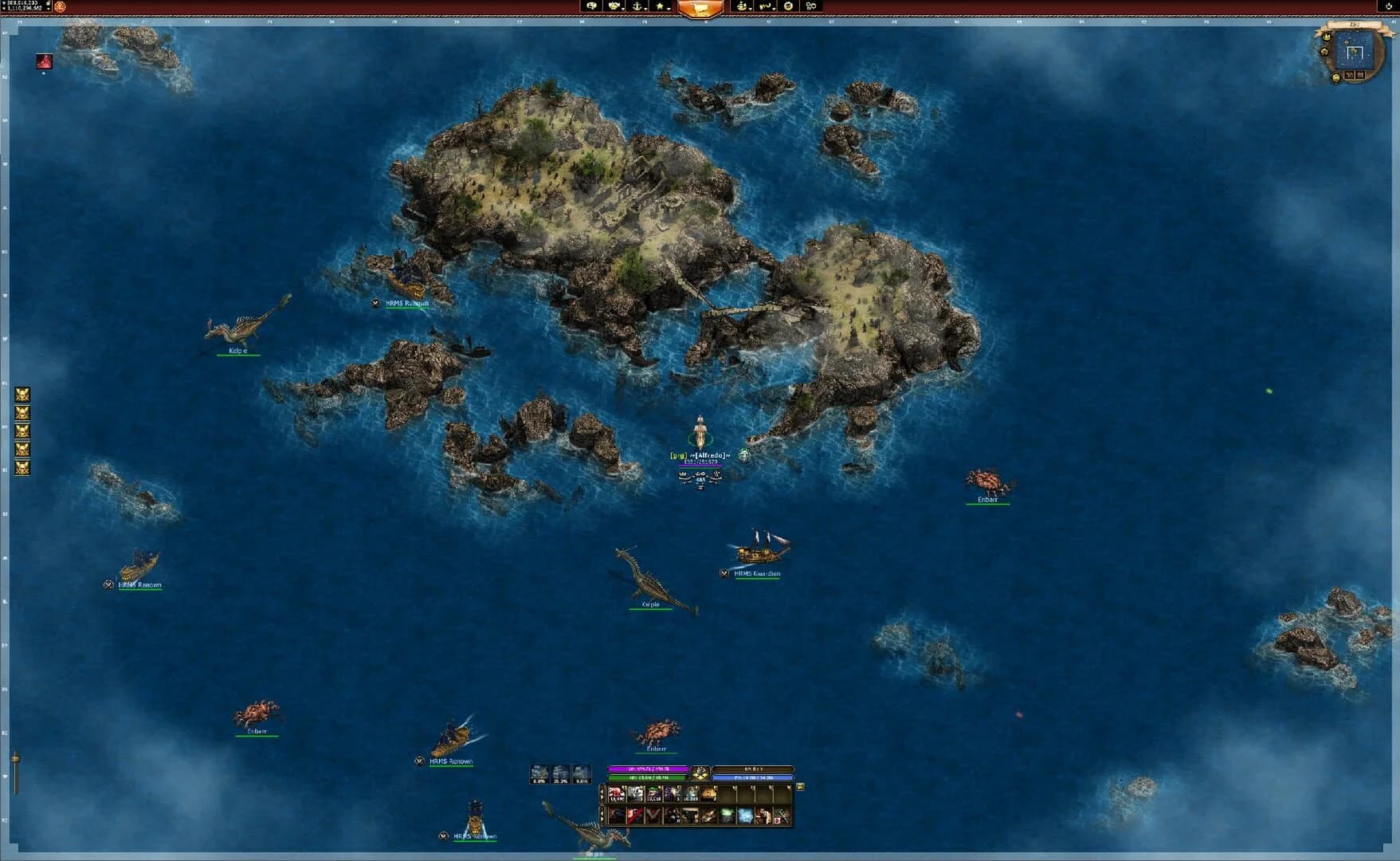The width and height of the screenshot is (1400, 861).
Task: Open the chat bubble icon on the top toolbar
Action: coord(593,6)
